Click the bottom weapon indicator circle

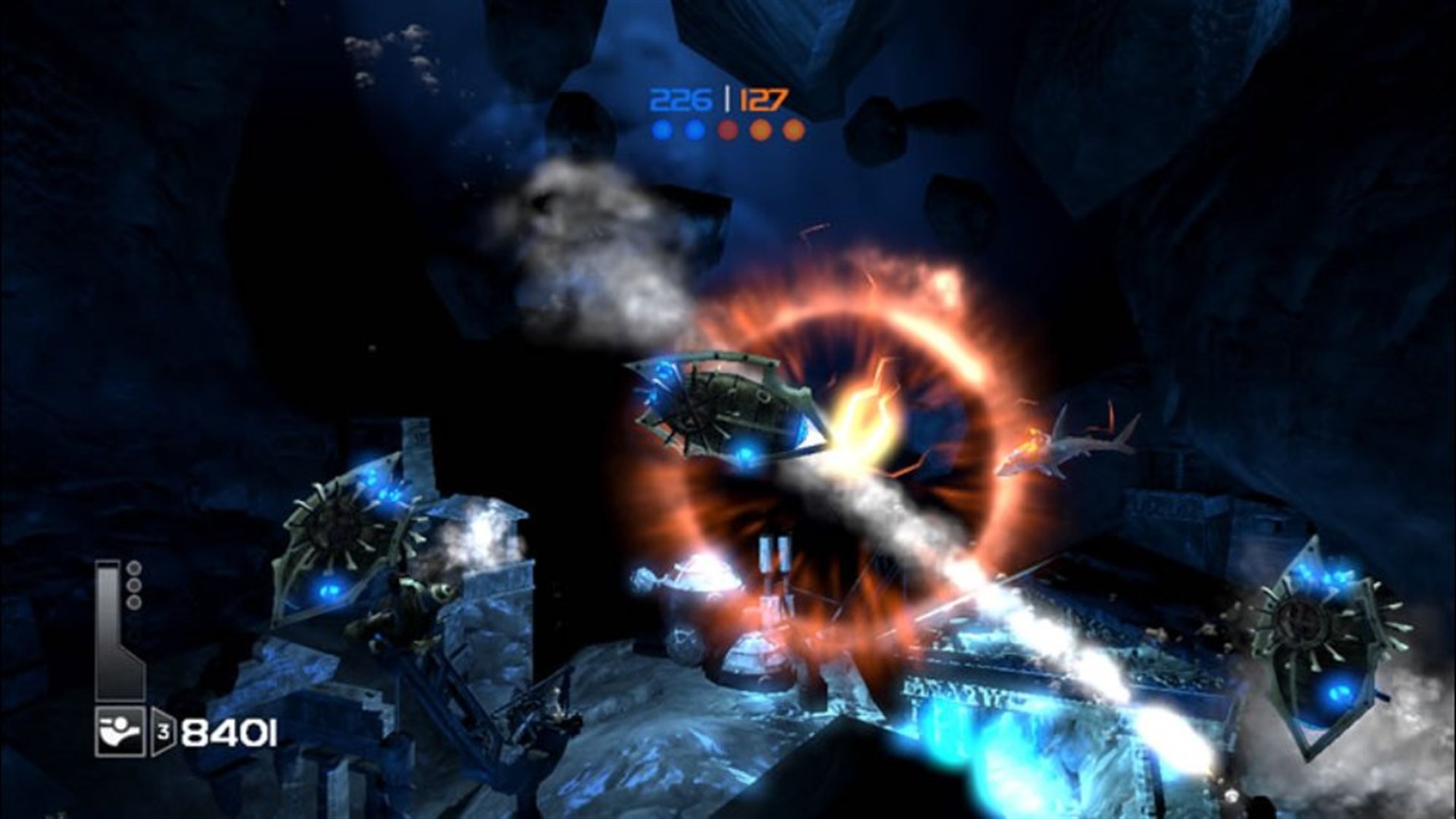pyautogui.click(x=133, y=601)
